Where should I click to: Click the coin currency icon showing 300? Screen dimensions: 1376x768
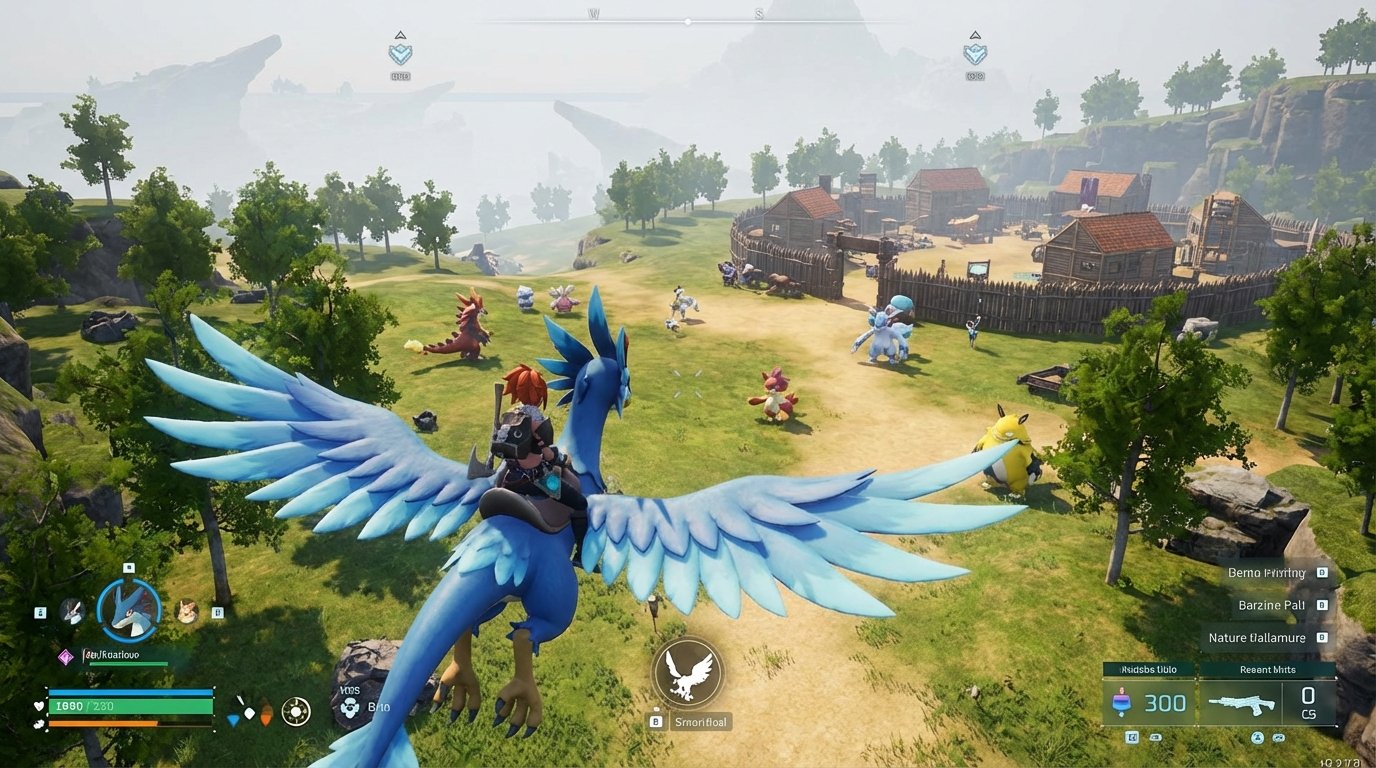(x=1121, y=701)
